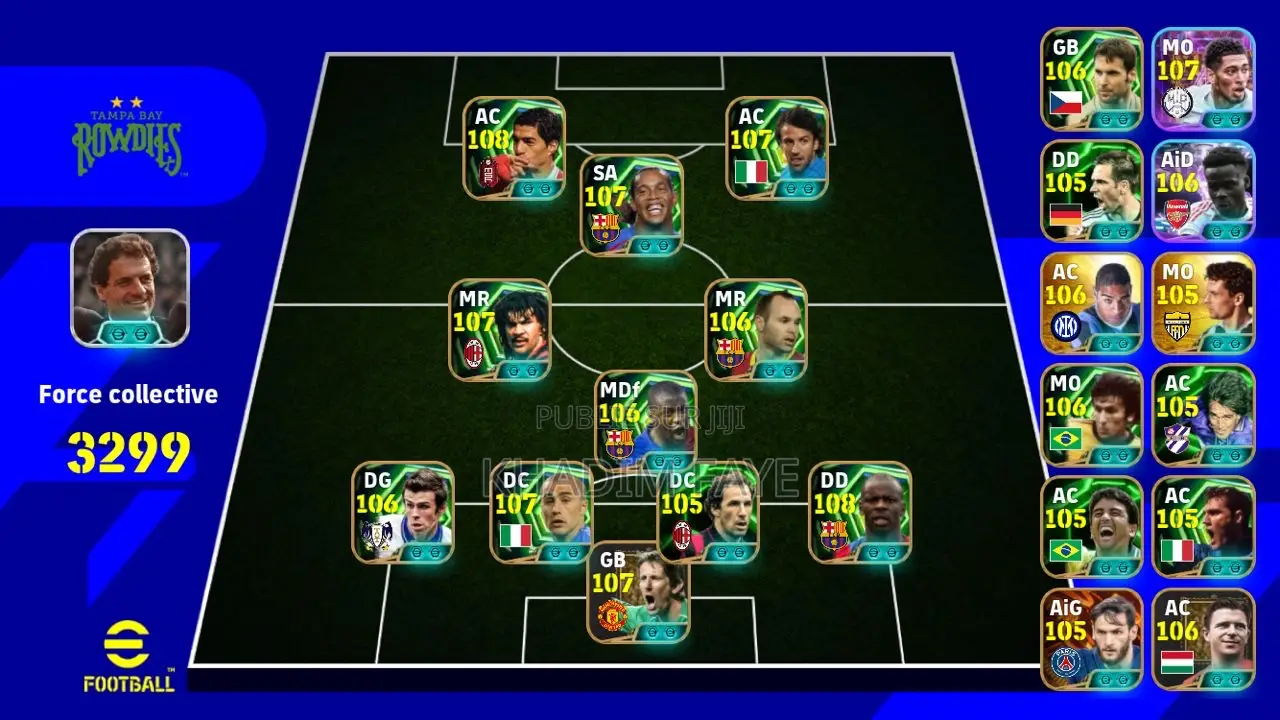Choose the MO 106 Brazil substitute card

1092,415
